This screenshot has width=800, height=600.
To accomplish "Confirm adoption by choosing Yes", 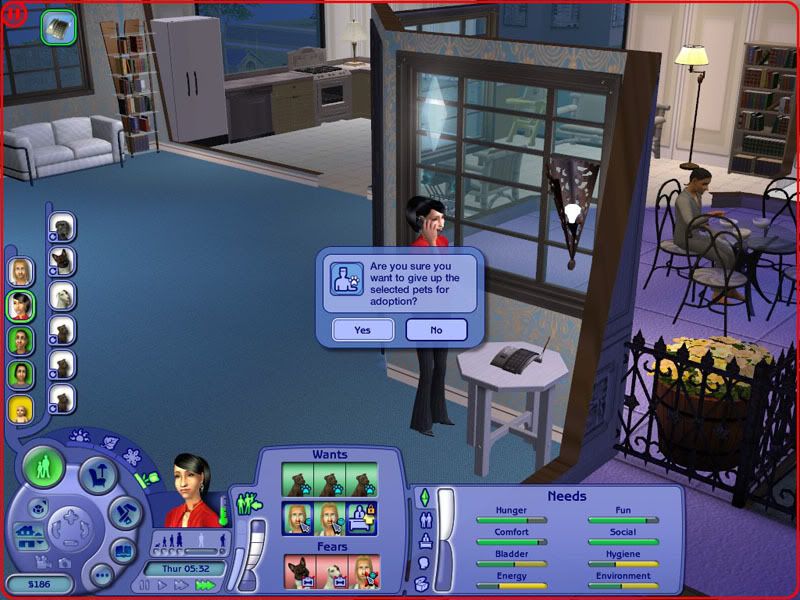I will 362,330.
